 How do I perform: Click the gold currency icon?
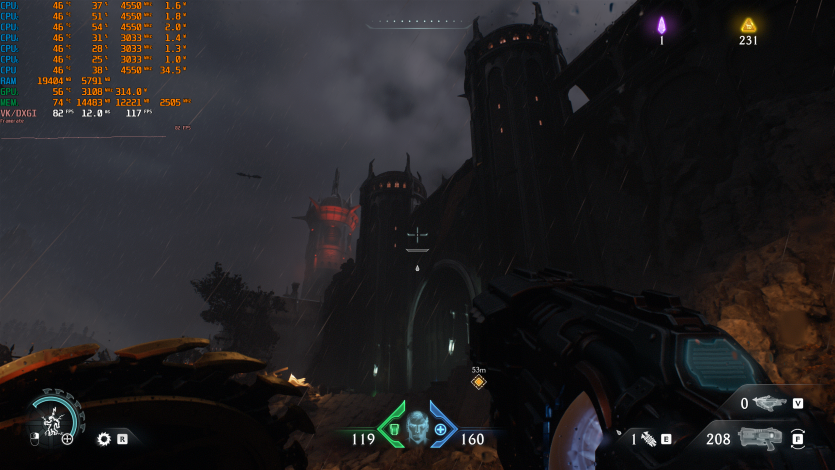click(748, 25)
